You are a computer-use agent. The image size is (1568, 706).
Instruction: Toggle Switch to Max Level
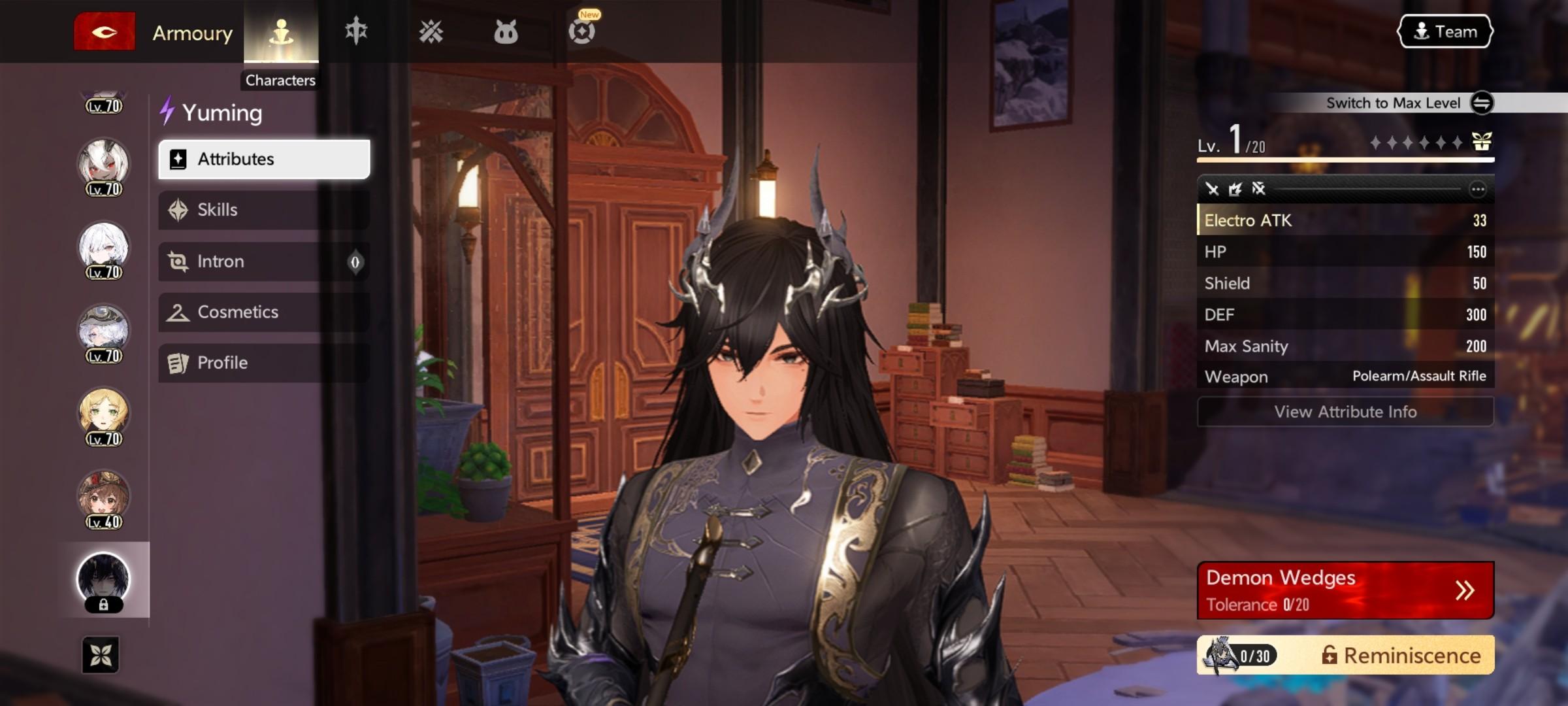click(1481, 103)
